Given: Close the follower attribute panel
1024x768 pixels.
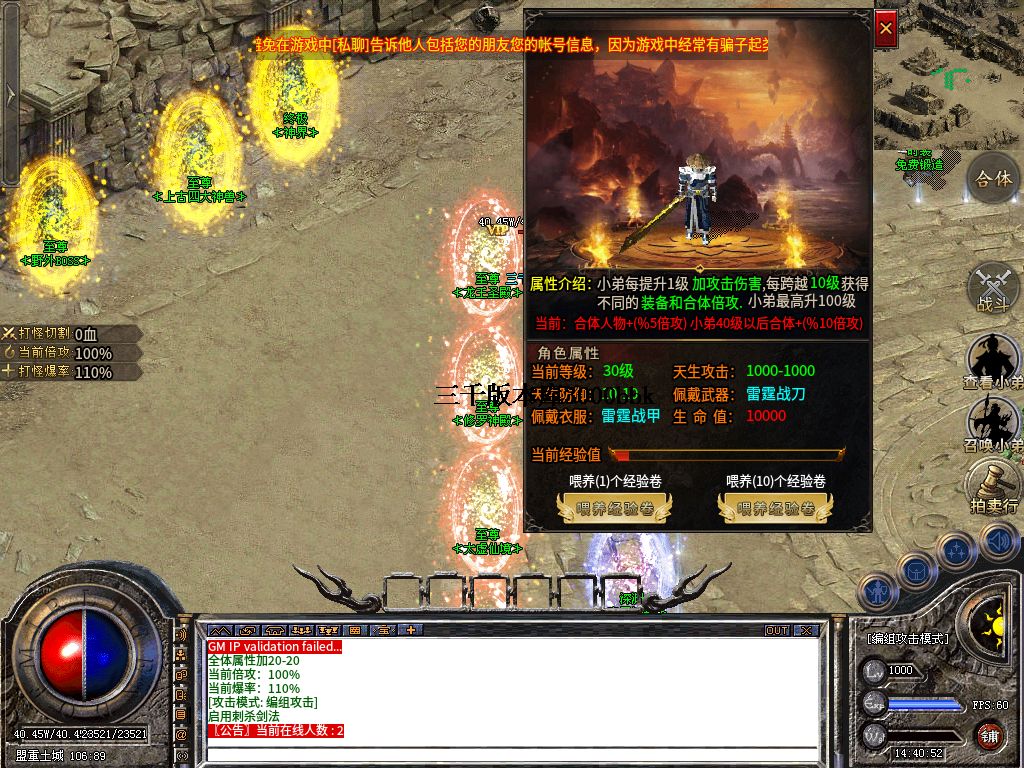Looking at the screenshot, I should tap(885, 30).
